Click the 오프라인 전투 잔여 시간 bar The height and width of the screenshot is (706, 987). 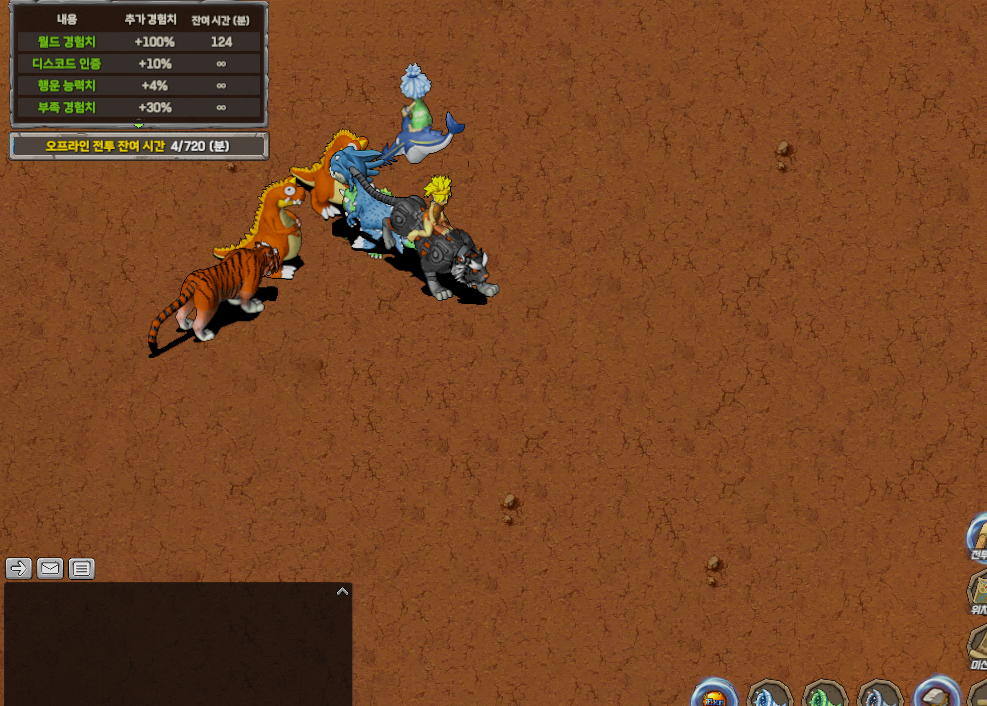[x=139, y=146]
